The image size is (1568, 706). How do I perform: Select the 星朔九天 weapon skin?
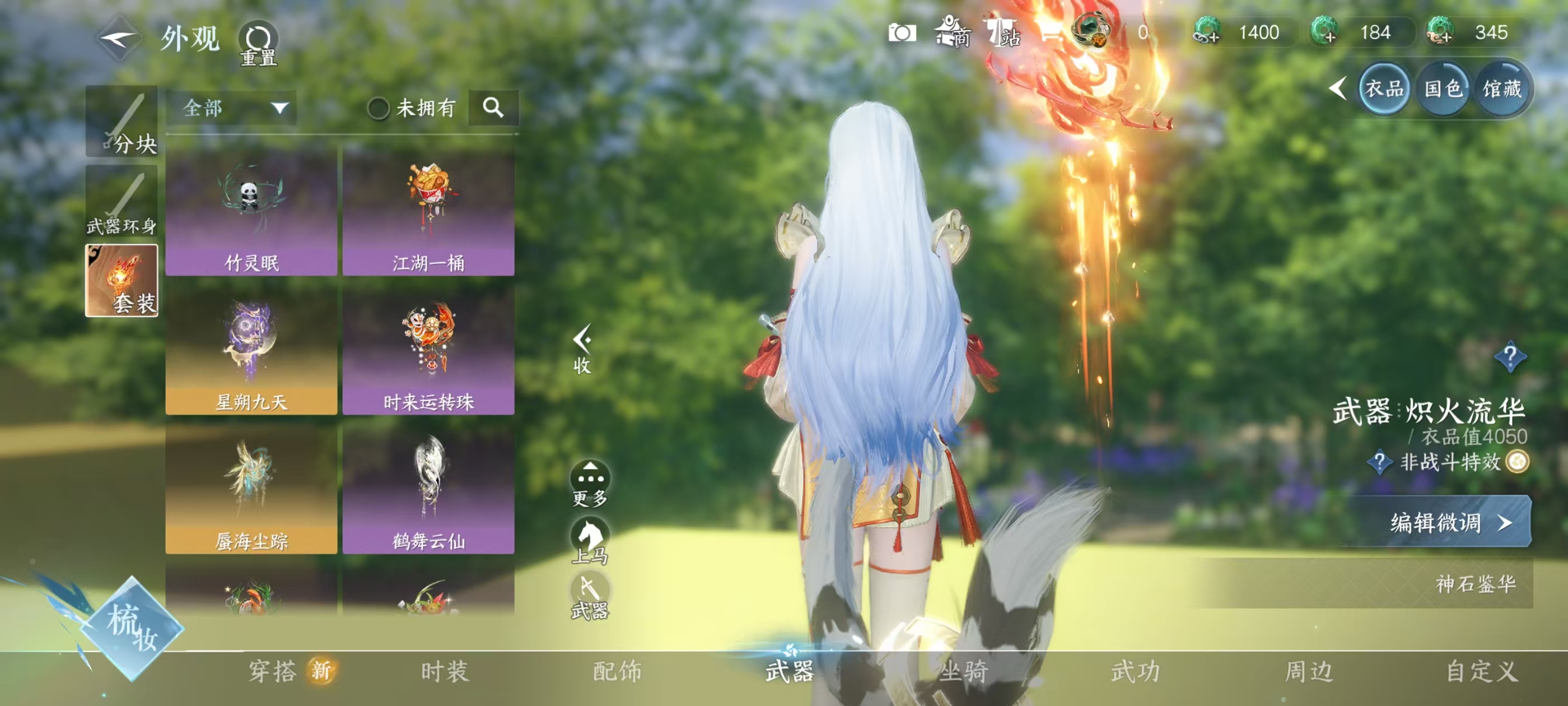point(251,350)
